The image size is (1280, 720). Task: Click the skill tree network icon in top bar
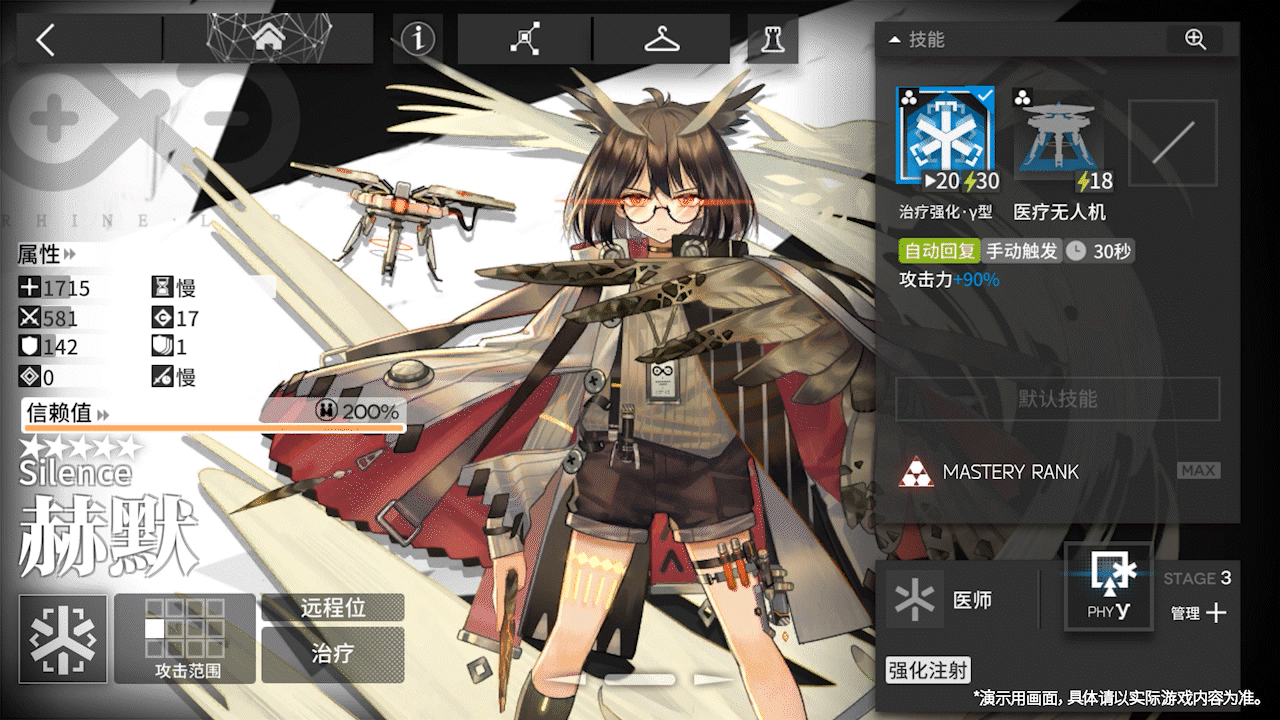pos(524,38)
